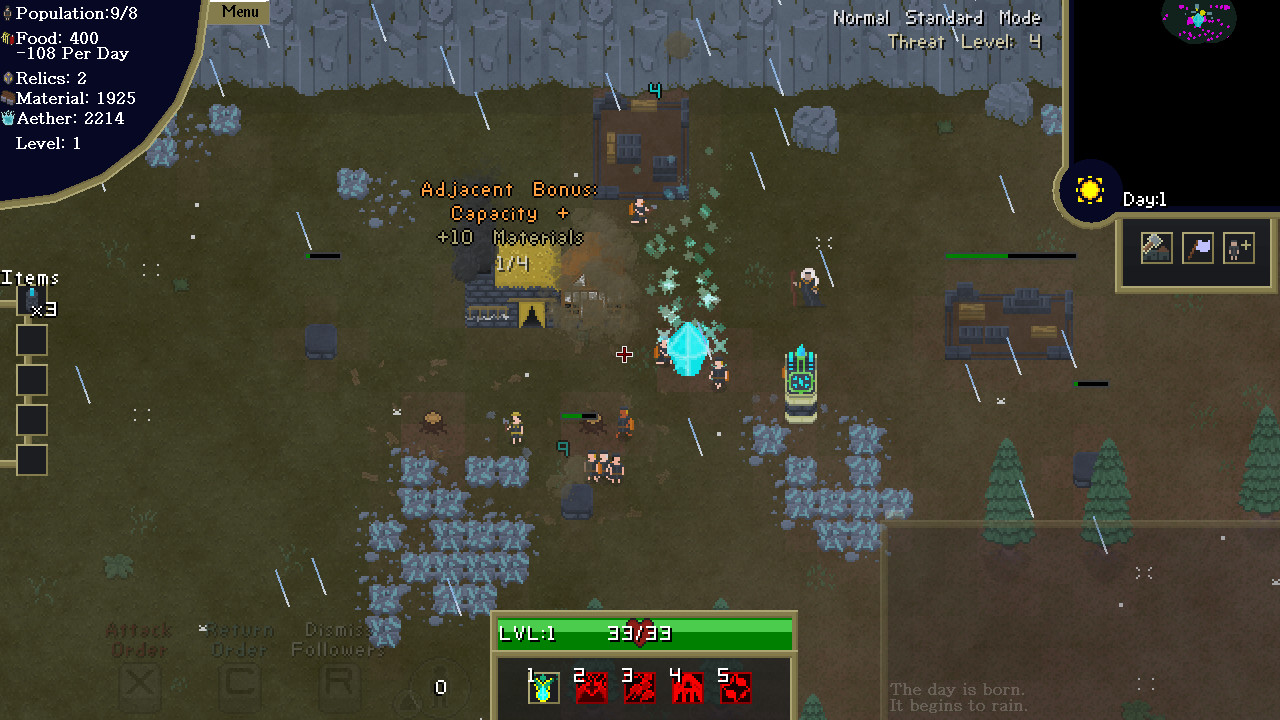Click the green LVL:1 health bar
This screenshot has height=720, width=1280.
[643, 632]
